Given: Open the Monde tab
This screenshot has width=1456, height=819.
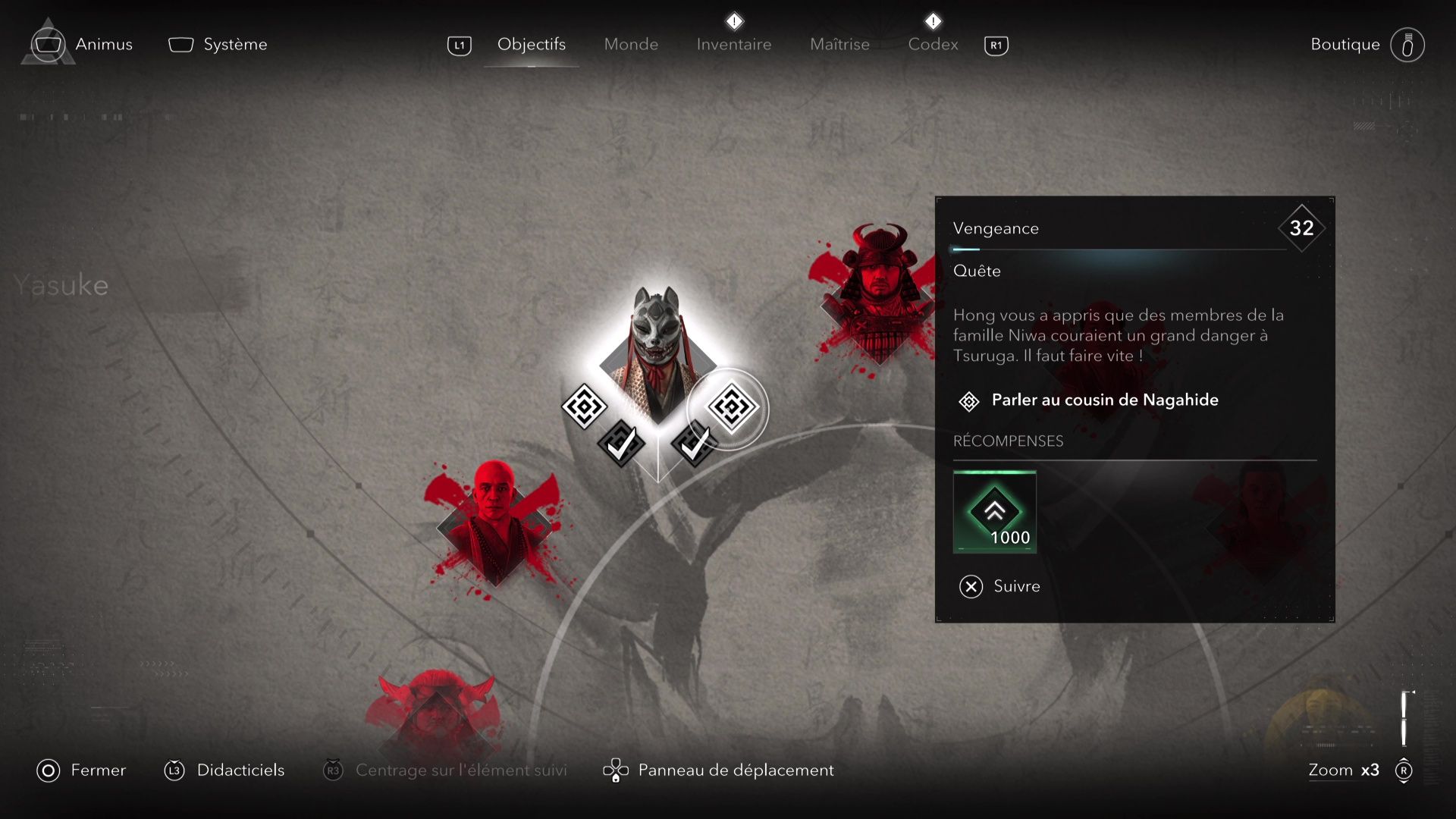Looking at the screenshot, I should [631, 45].
